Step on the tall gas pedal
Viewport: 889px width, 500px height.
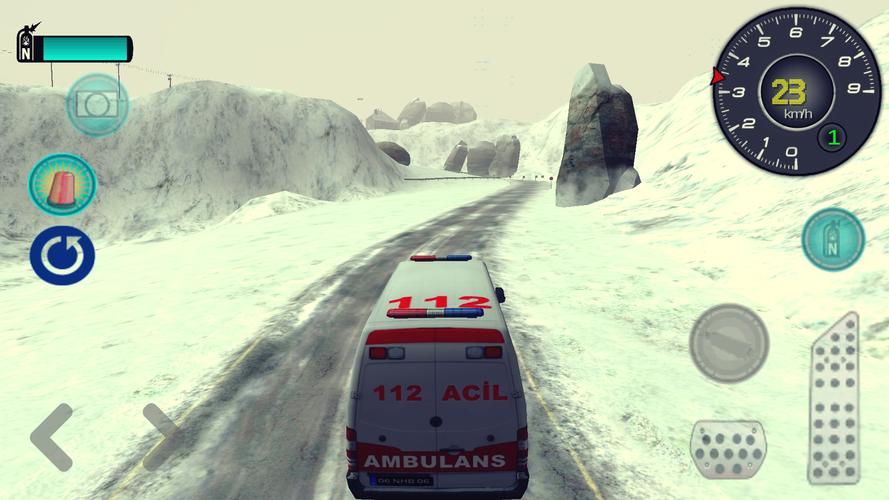click(x=834, y=400)
